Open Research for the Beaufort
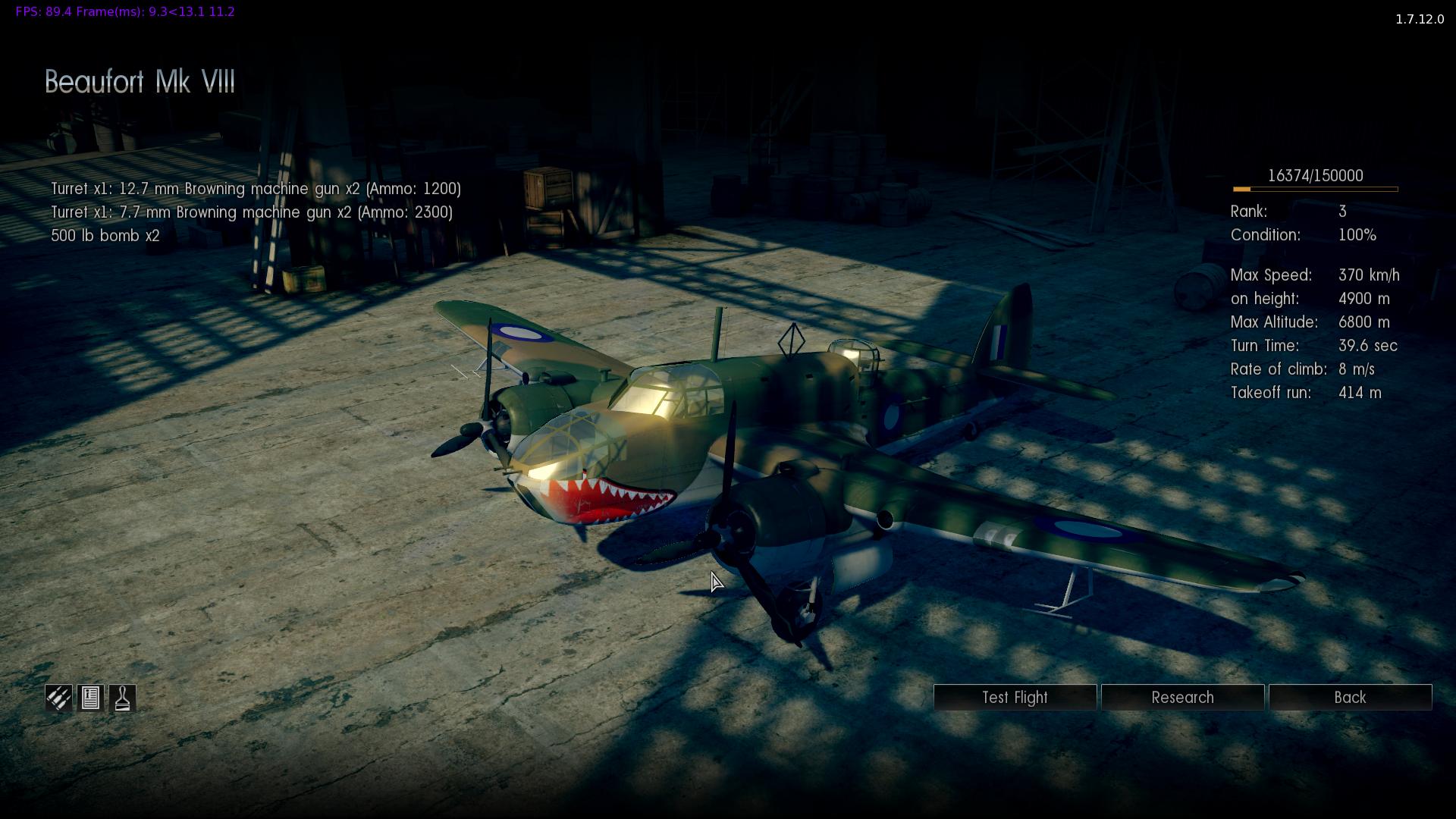The image size is (1456, 819). click(1182, 698)
